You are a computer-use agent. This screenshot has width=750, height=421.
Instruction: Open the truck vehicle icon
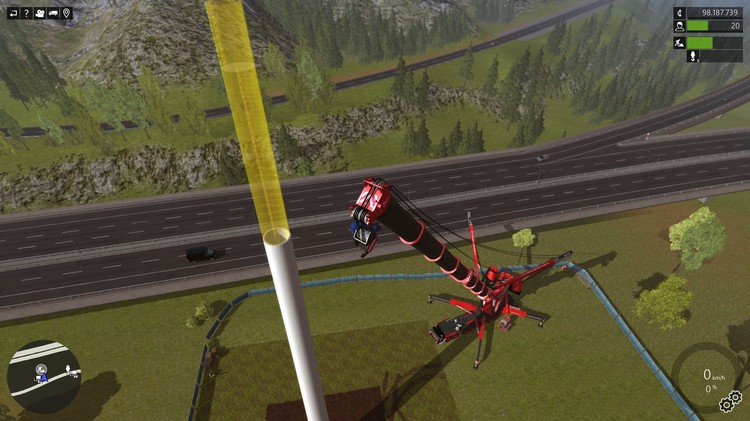(x=53, y=13)
